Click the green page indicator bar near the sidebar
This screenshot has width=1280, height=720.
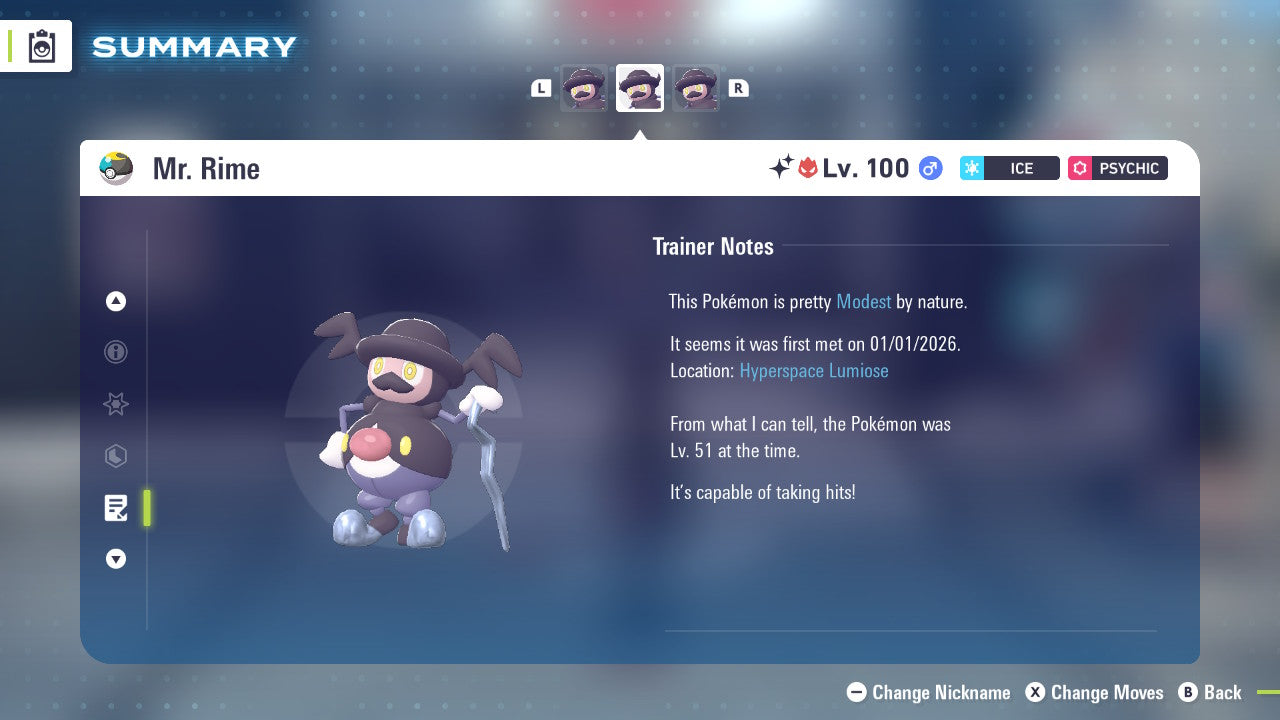pyautogui.click(x=147, y=508)
